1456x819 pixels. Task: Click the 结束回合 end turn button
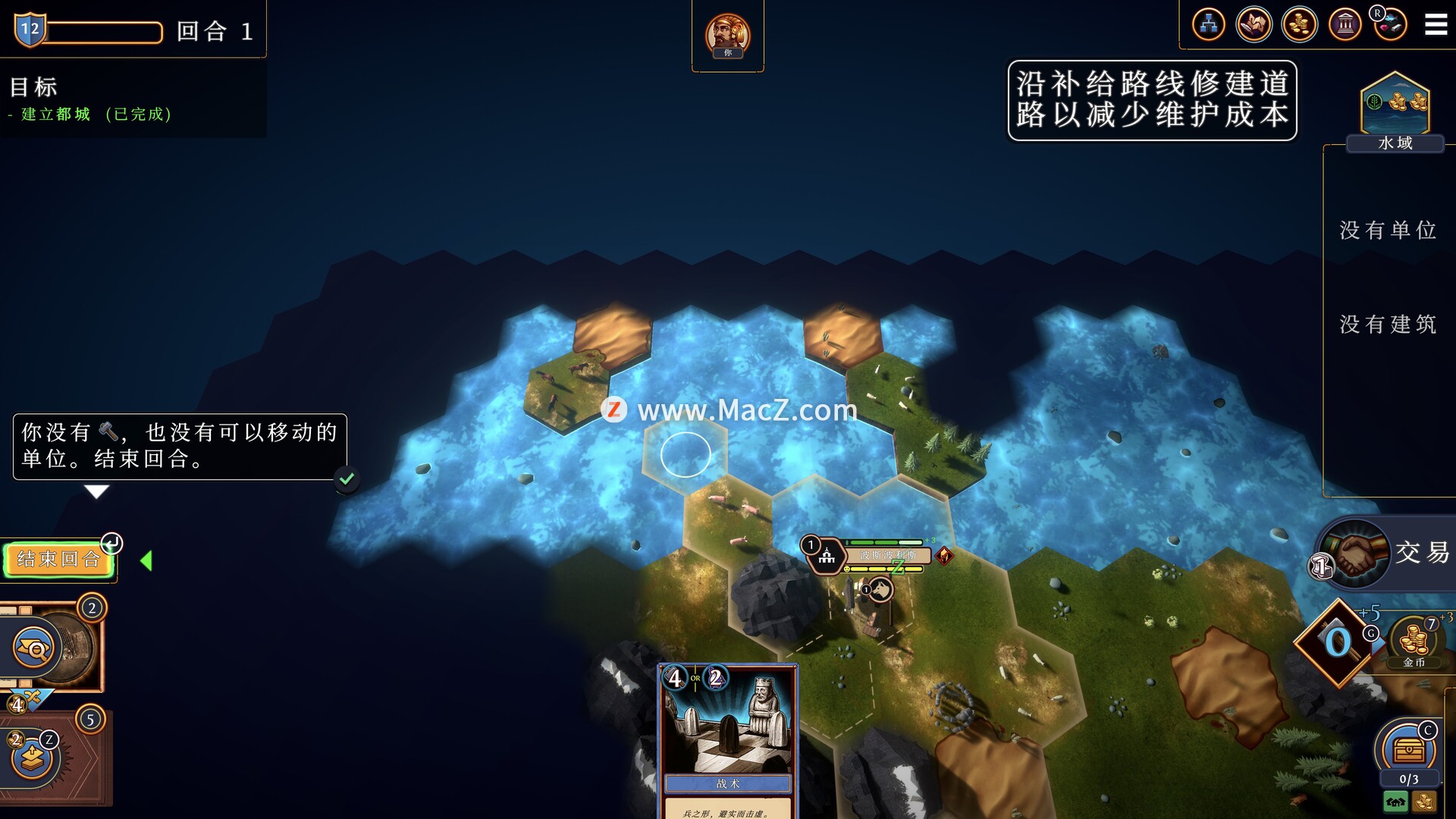(x=58, y=560)
